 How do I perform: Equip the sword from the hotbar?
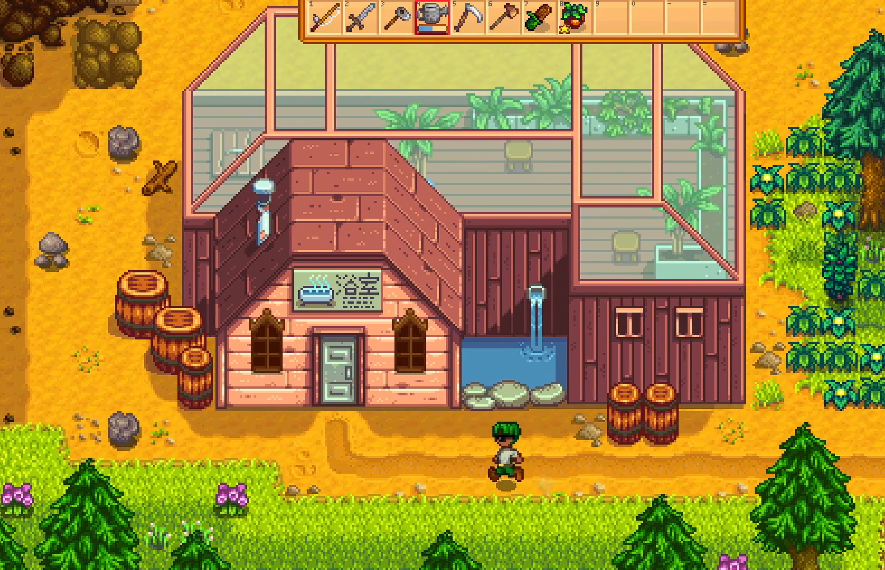click(360, 18)
